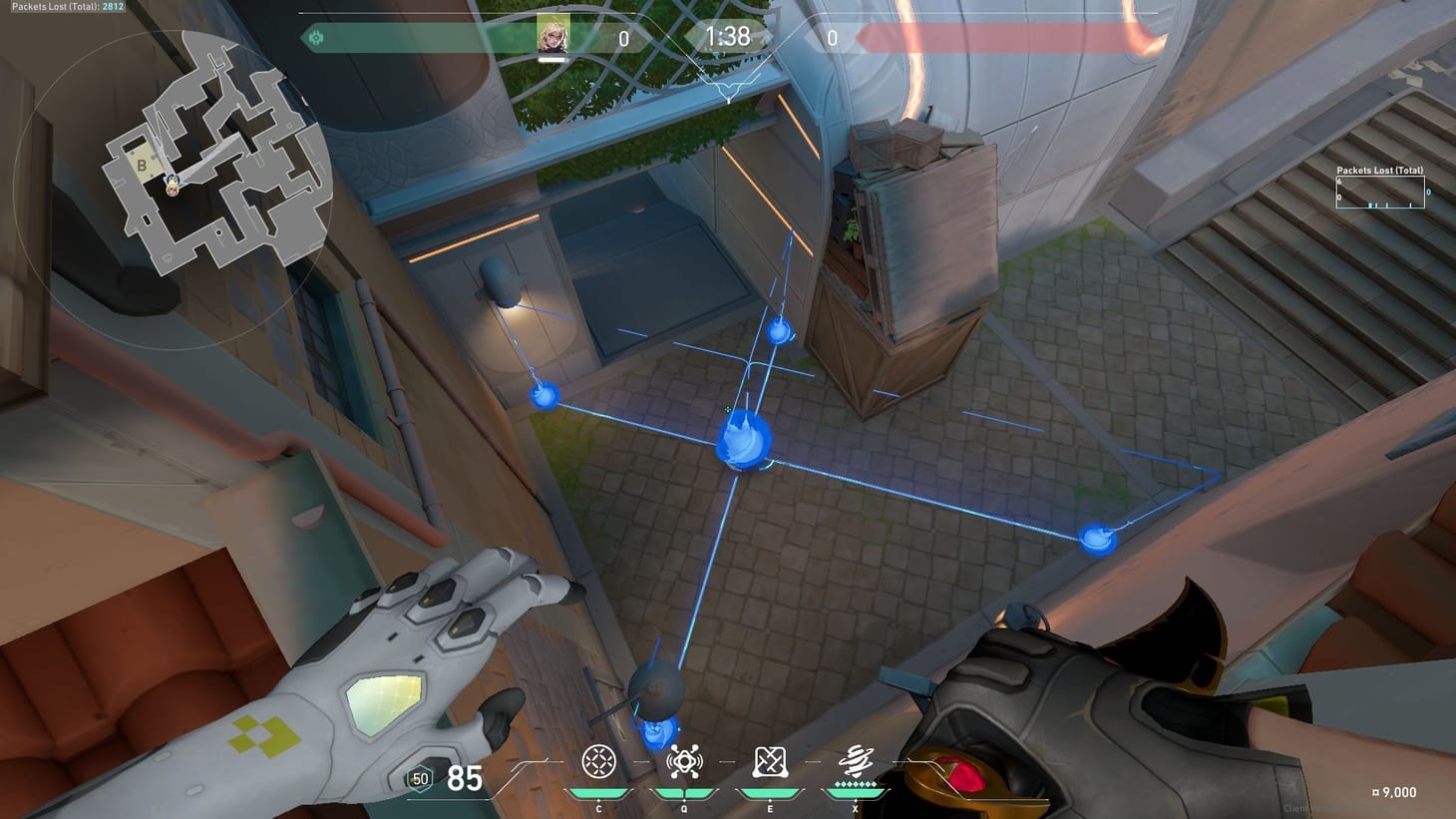Click the round timer showing 1:38
The height and width of the screenshot is (819, 1456).
pyautogui.click(x=727, y=37)
